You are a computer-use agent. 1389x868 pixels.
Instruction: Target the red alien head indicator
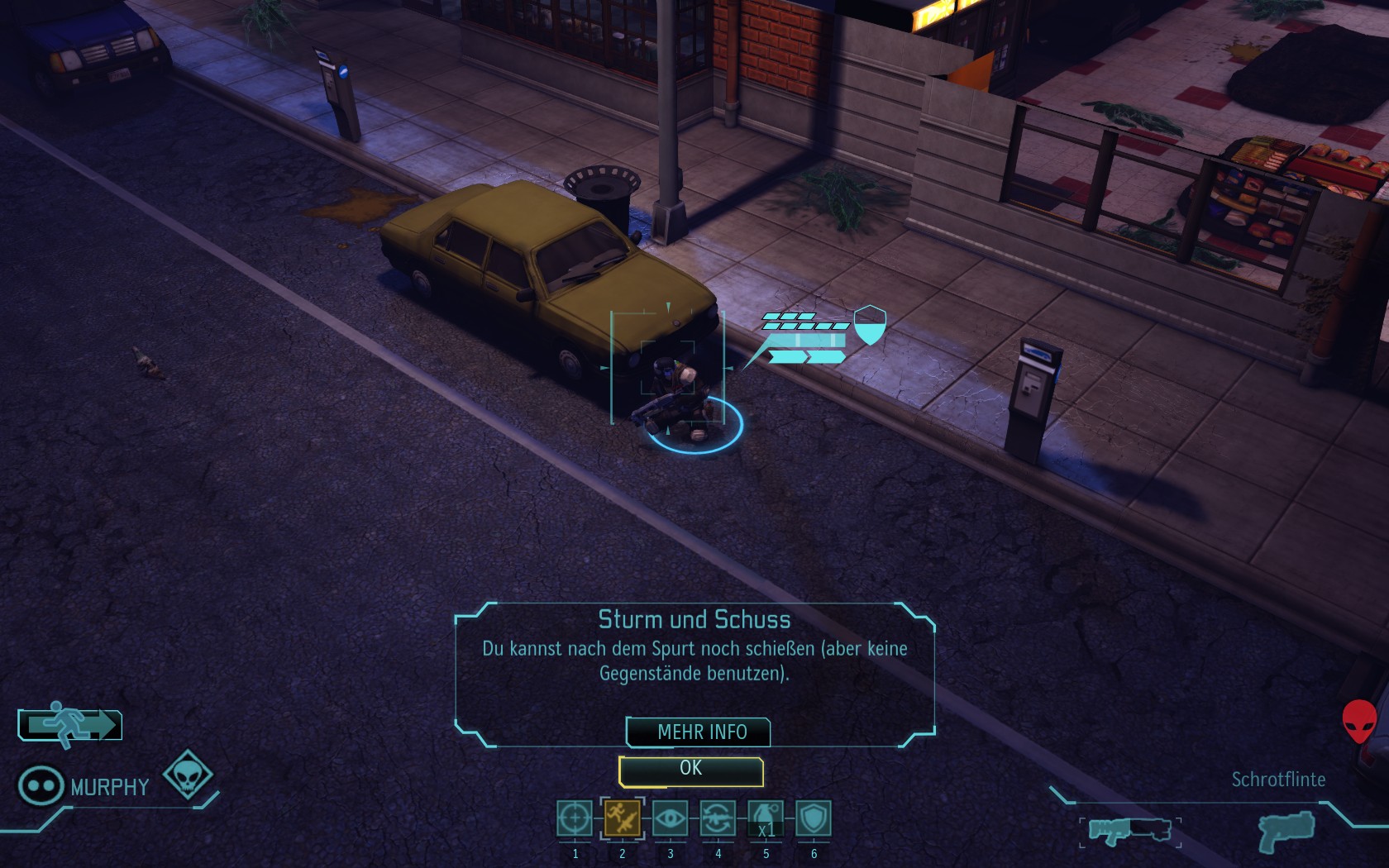[x=1358, y=721]
